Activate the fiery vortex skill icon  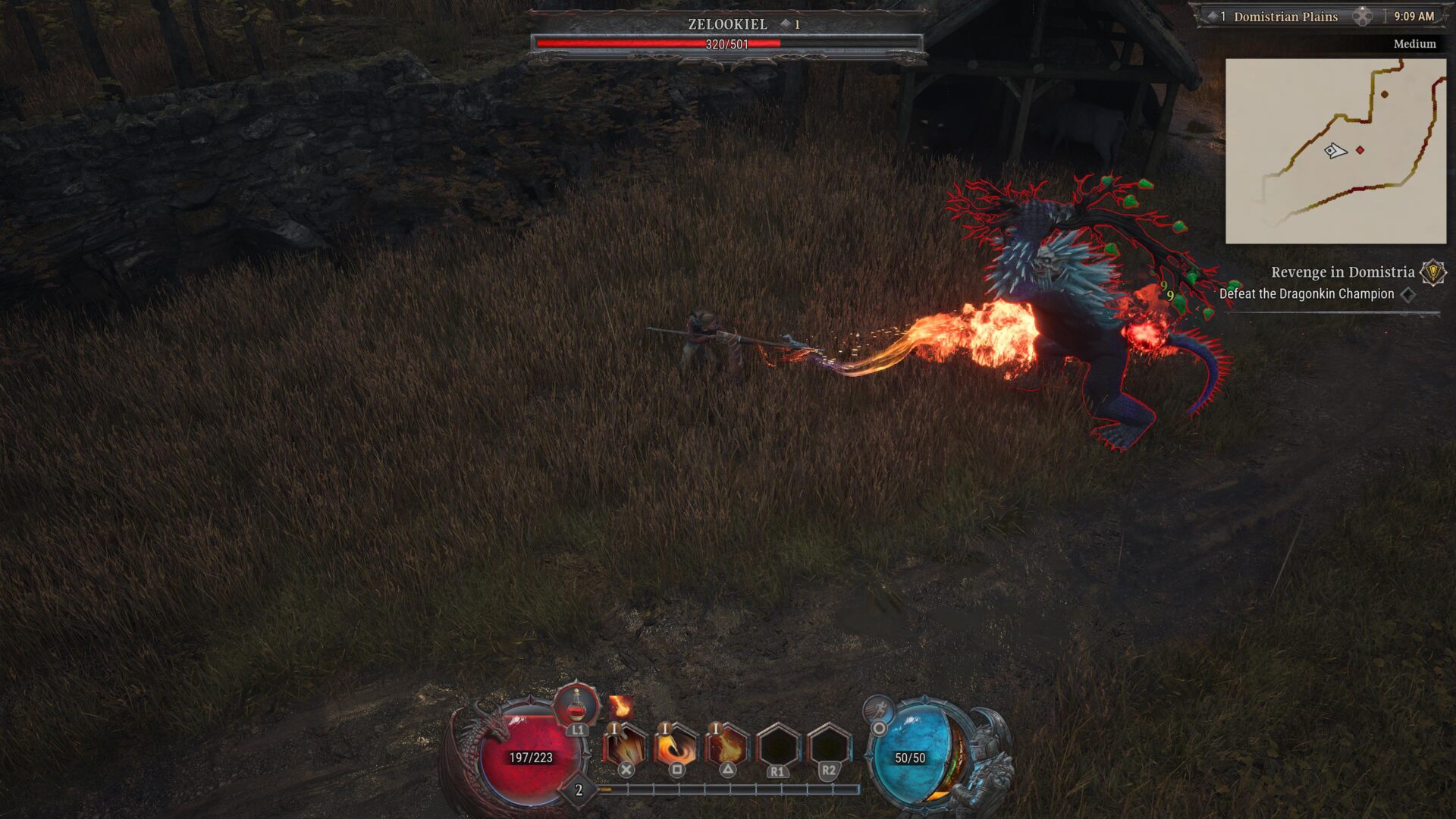[x=676, y=746]
